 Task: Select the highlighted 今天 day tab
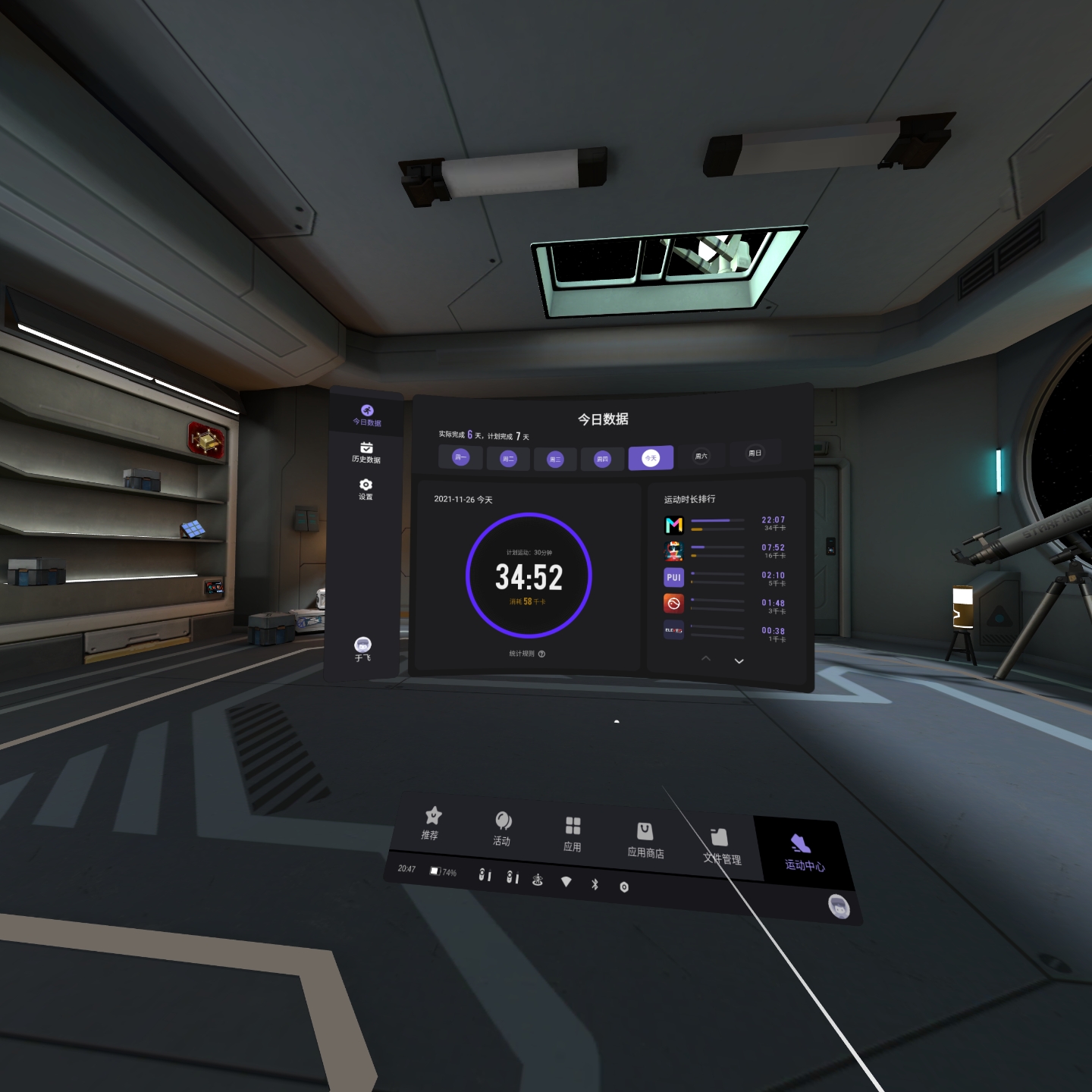(651, 458)
